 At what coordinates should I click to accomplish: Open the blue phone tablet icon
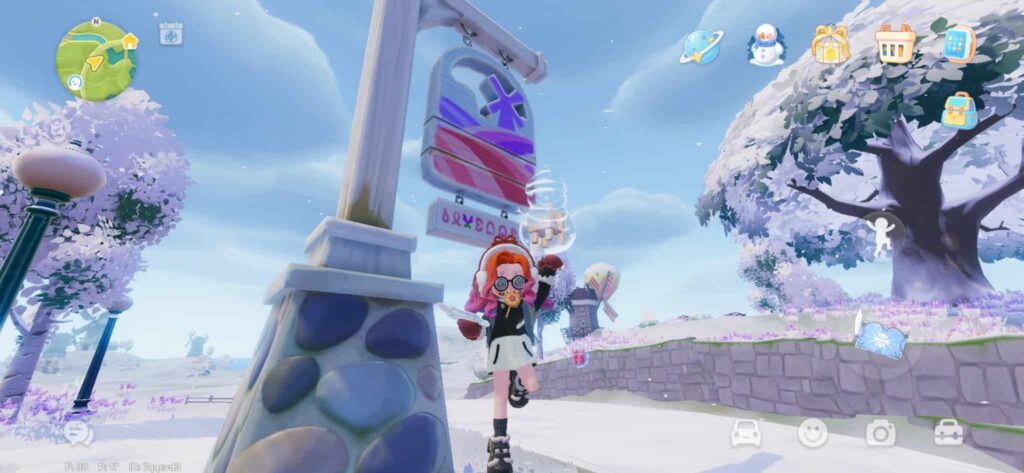tap(958, 45)
